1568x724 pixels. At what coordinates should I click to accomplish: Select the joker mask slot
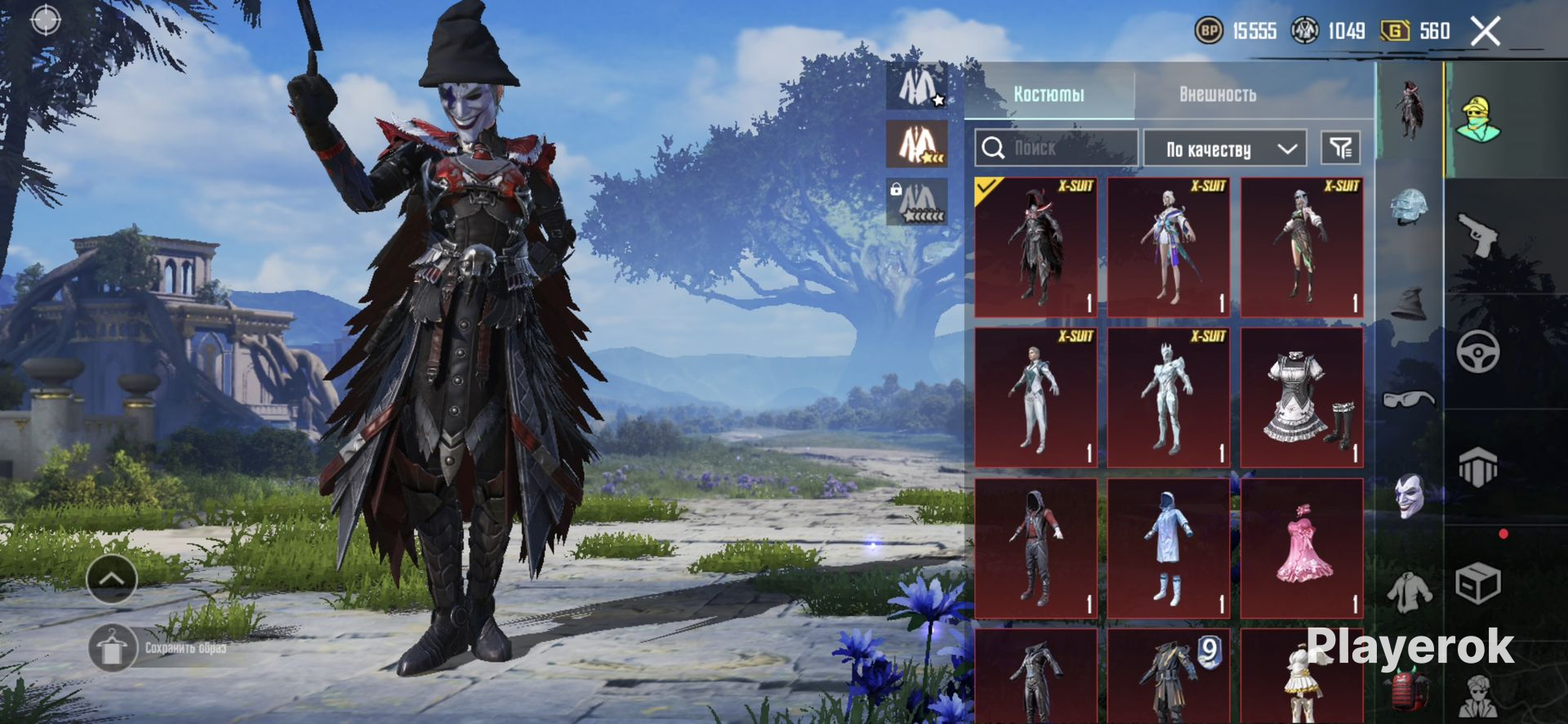pos(1410,495)
